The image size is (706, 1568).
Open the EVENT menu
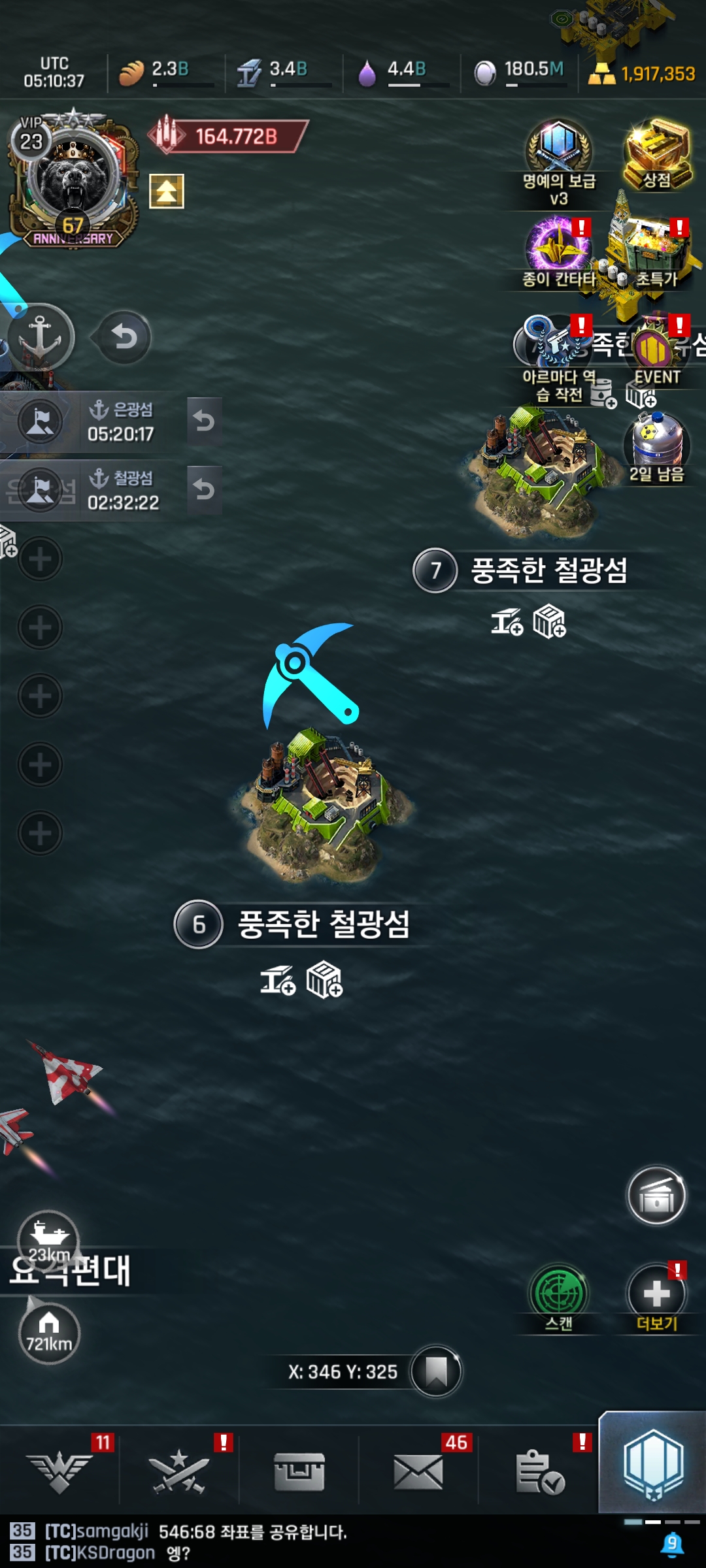656,353
